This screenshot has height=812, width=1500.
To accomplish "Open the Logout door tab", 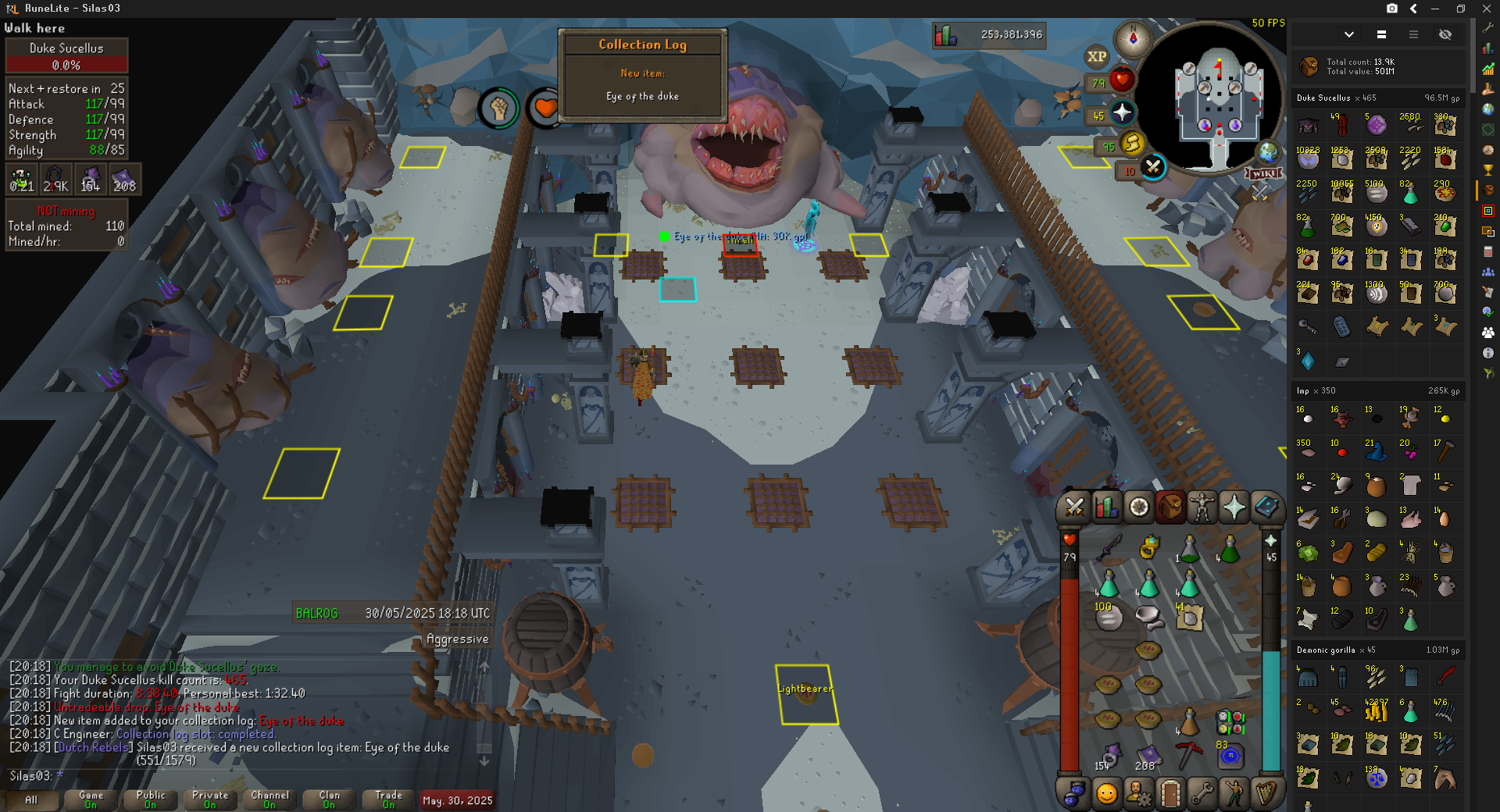I will 1170,794.
